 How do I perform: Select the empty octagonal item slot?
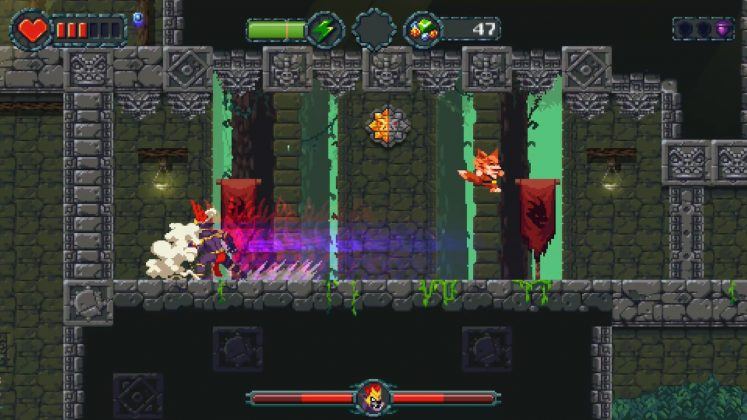coord(374,29)
